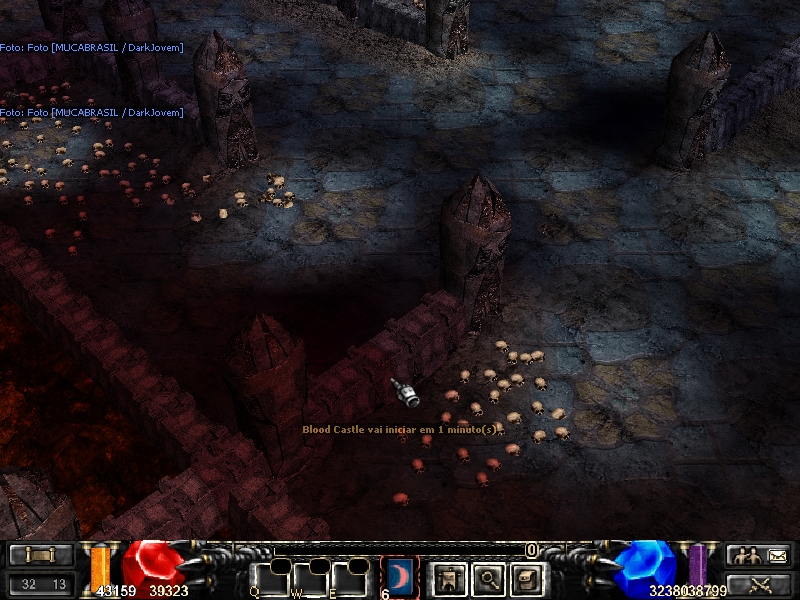
Task: Select the crescent moon skill icon
Action: pos(400,576)
